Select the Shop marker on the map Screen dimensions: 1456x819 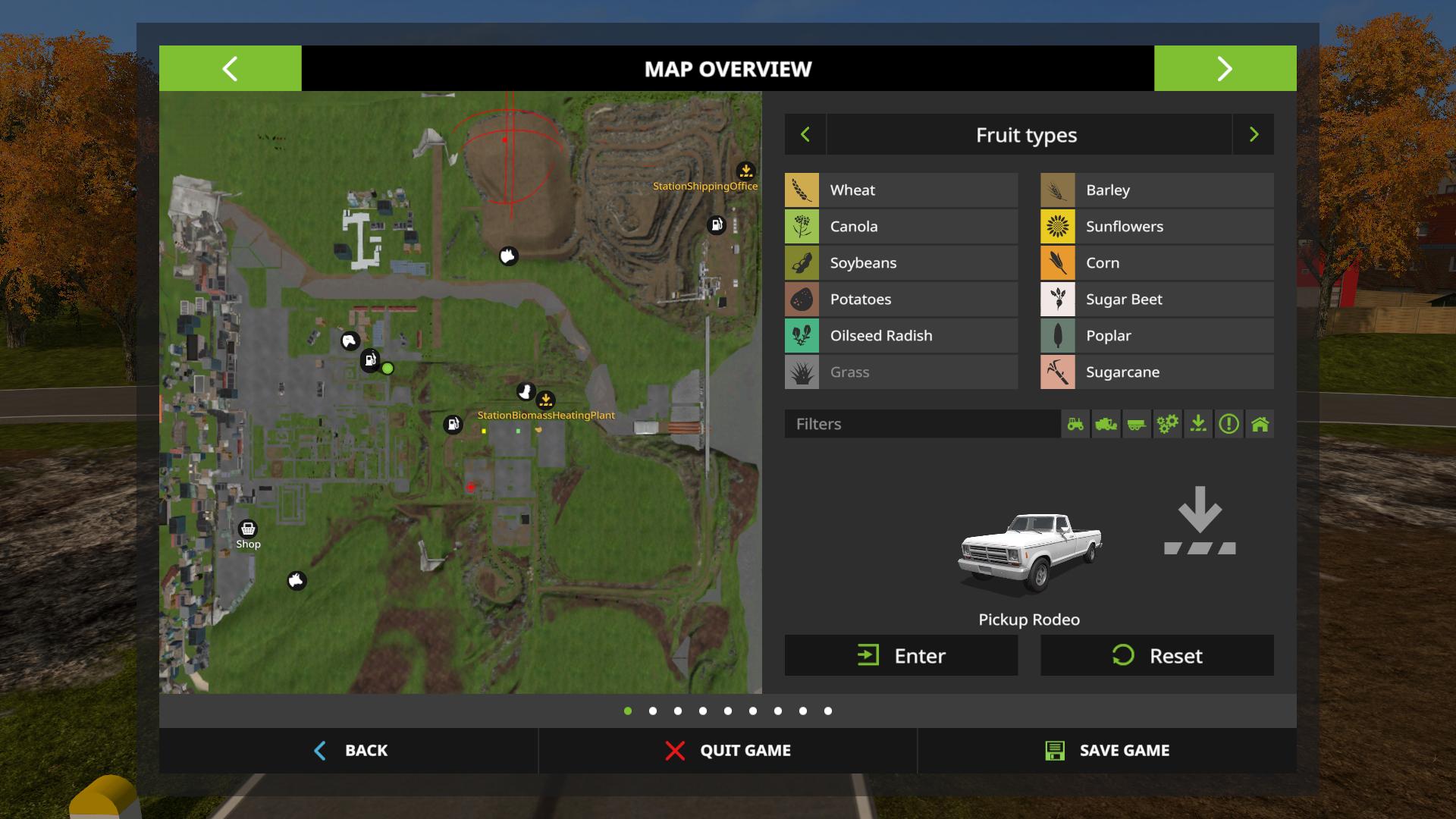[248, 529]
